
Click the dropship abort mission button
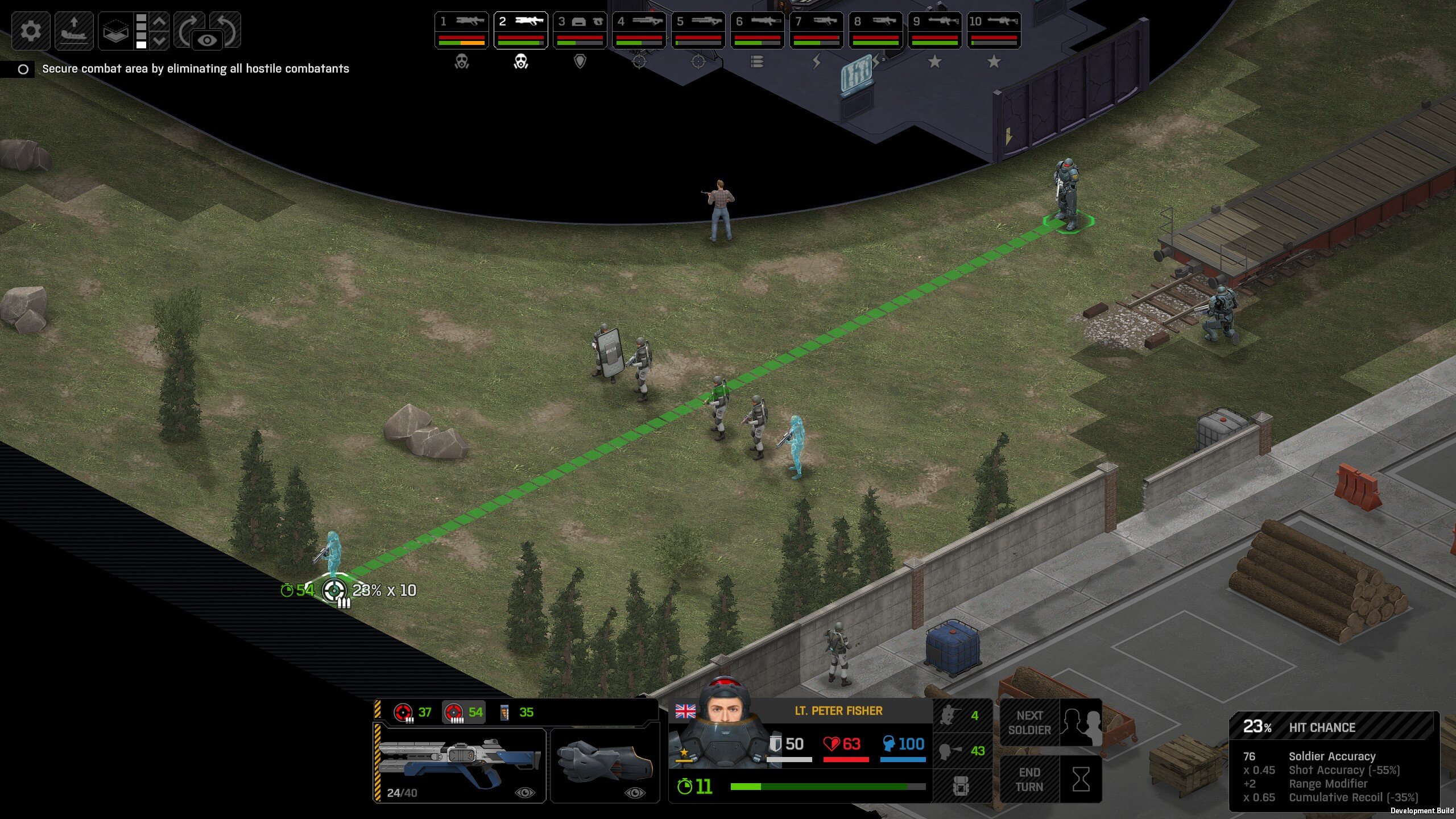click(x=74, y=30)
